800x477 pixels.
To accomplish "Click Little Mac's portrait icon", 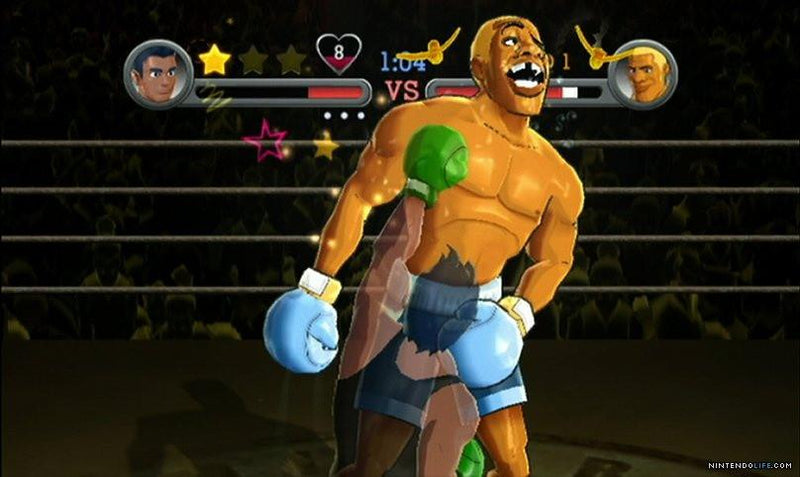I will [158, 73].
